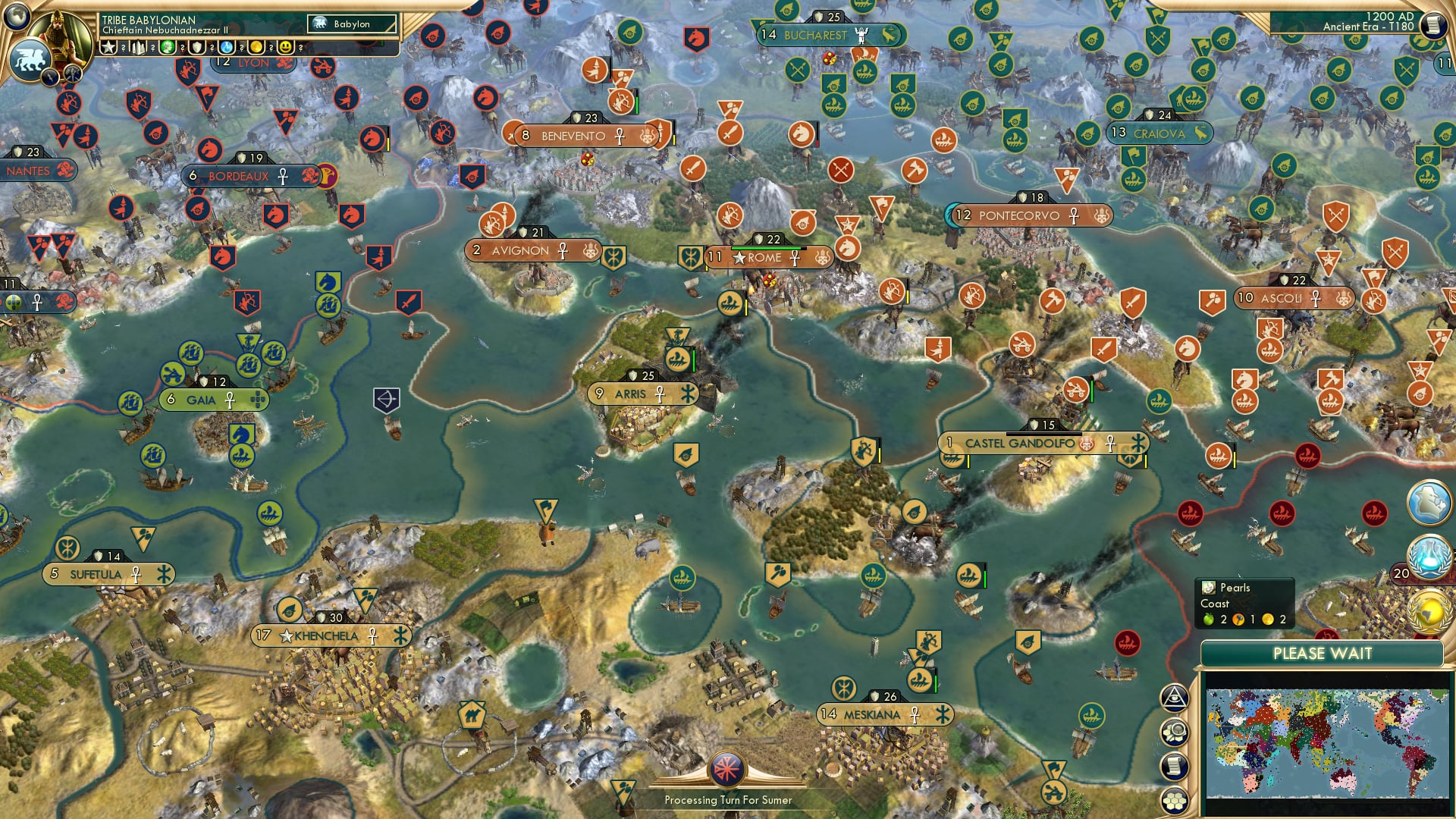Click the Bucharest city-state banner

click(x=827, y=35)
